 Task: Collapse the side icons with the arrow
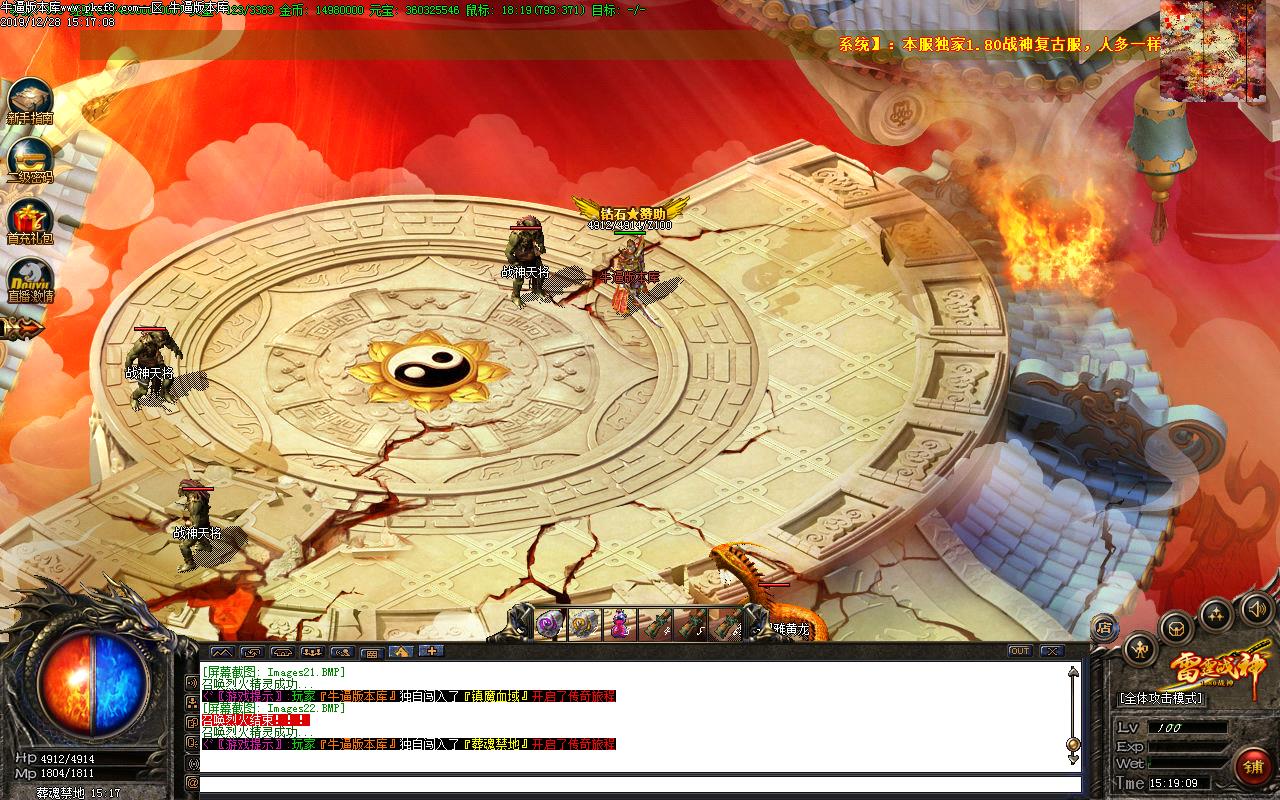[x=20, y=327]
